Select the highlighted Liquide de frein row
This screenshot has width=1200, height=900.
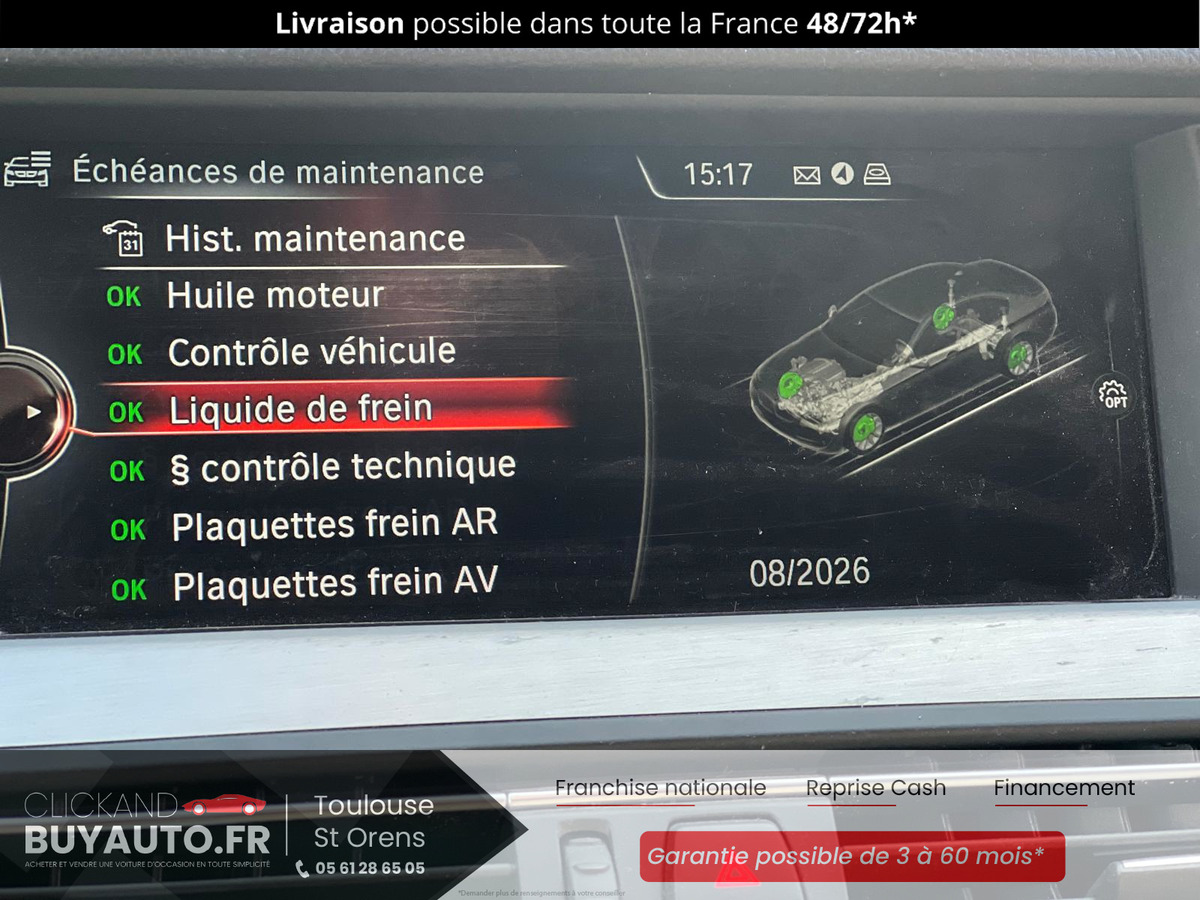(x=300, y=410)
